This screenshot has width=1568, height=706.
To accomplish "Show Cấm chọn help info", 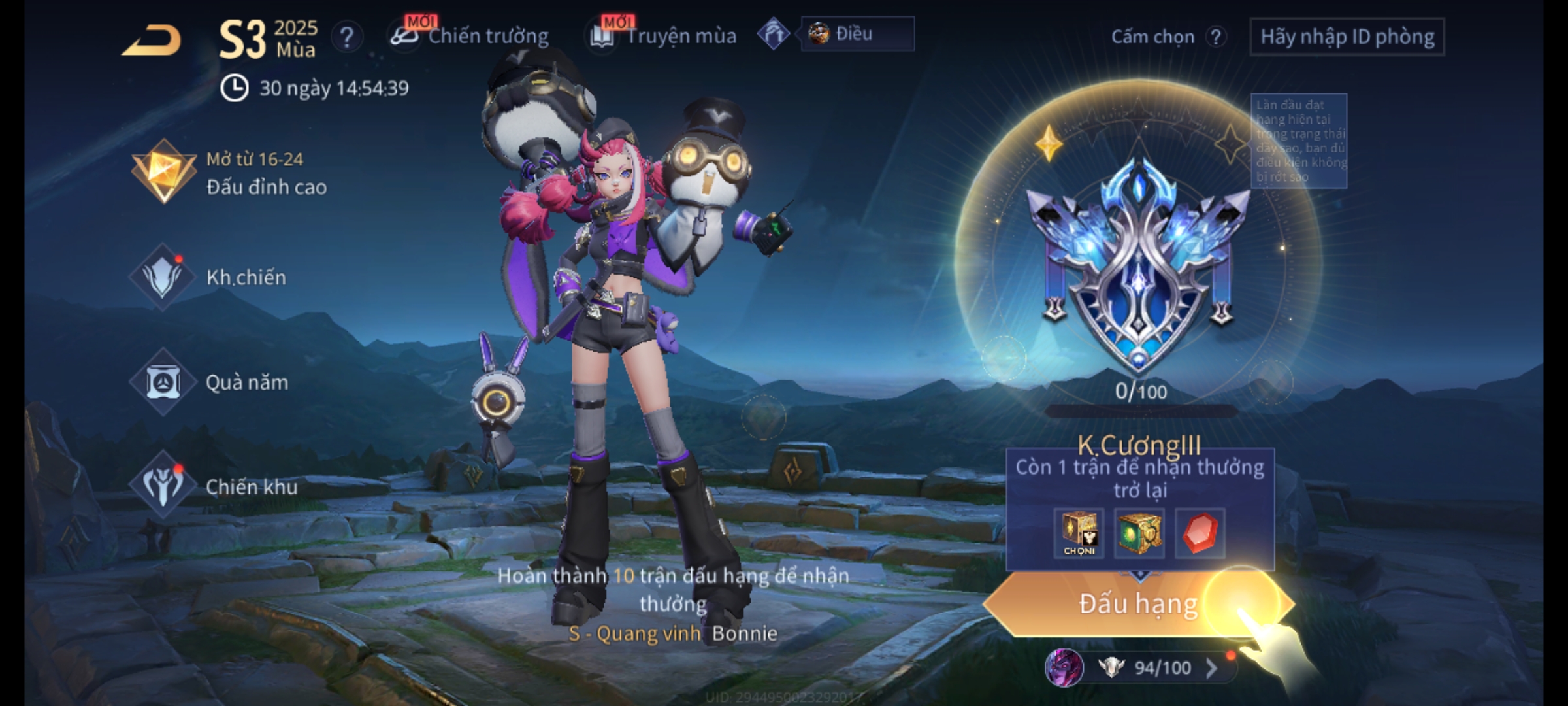I will pos(1215,37).
